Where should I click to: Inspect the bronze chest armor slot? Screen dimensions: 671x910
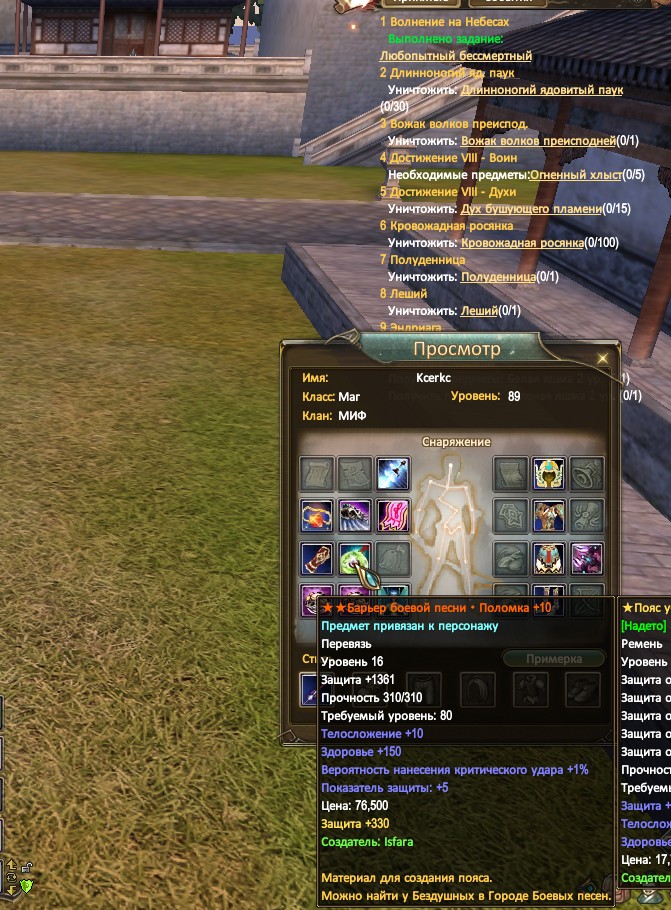pyautogui.click(x=548, y=516)
